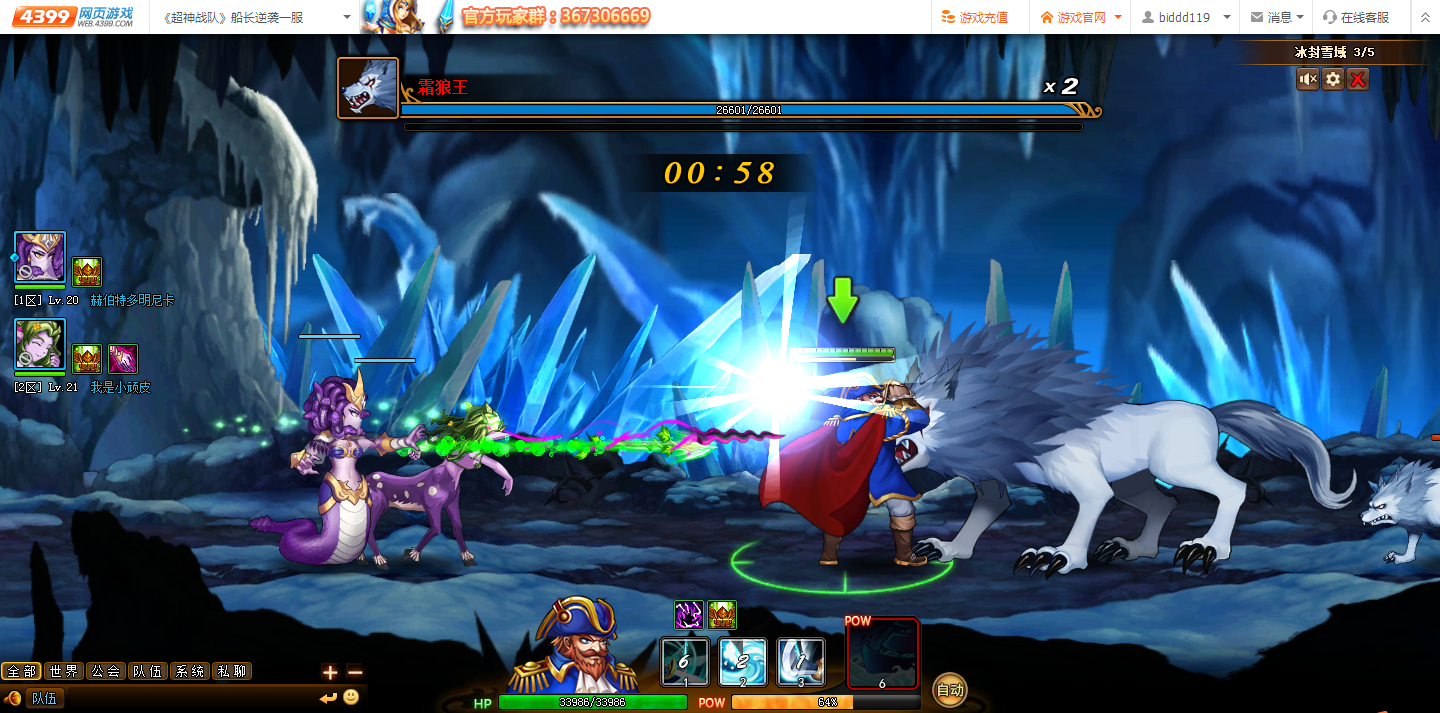Expand the chat window with plus
This screenshot has height=713, width=1440.
(x=330, y=672)
